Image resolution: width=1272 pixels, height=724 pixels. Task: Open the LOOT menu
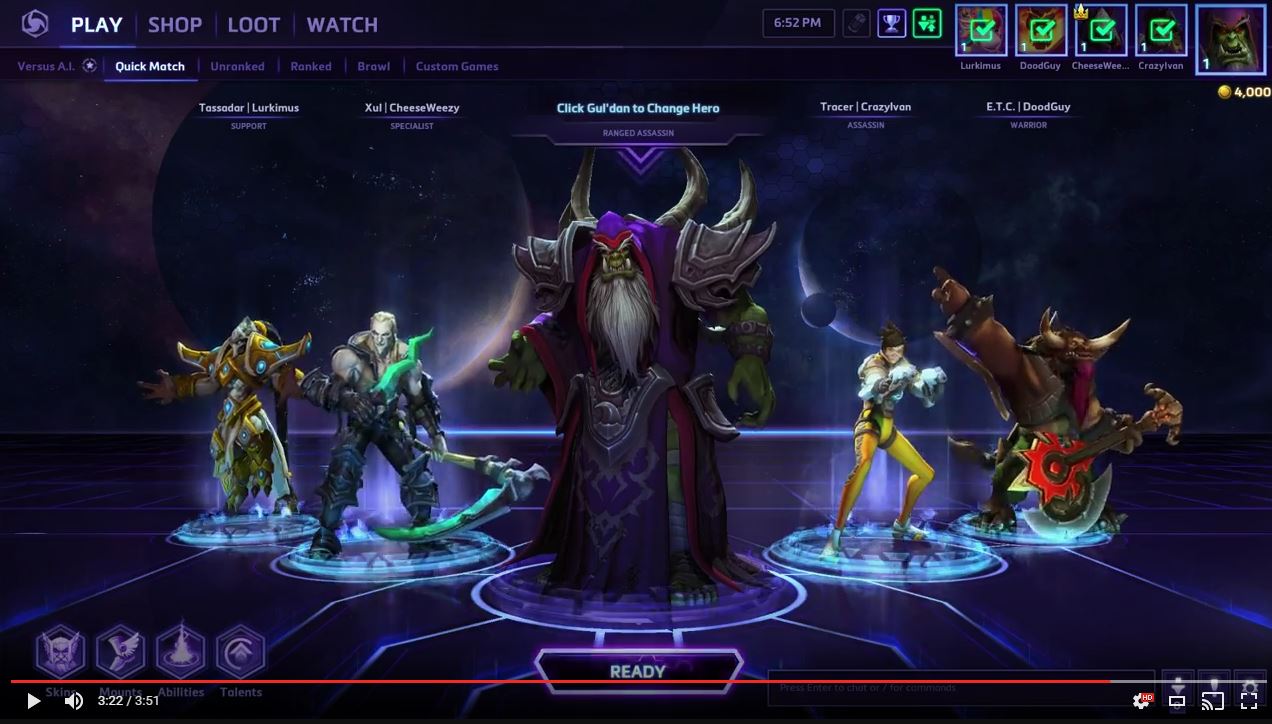tap(253, 25)
